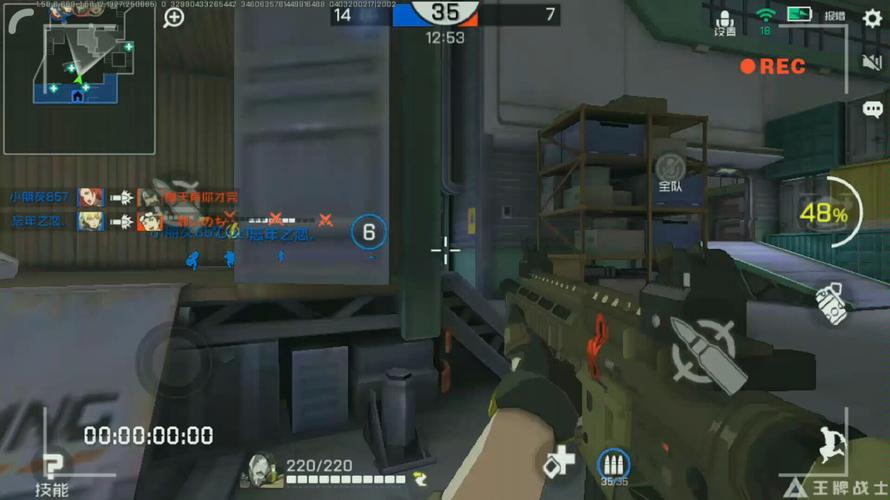Tap the microphone voice settings icon
The image size is (890, 500).
pyautogui.click(x=725, y=20)
